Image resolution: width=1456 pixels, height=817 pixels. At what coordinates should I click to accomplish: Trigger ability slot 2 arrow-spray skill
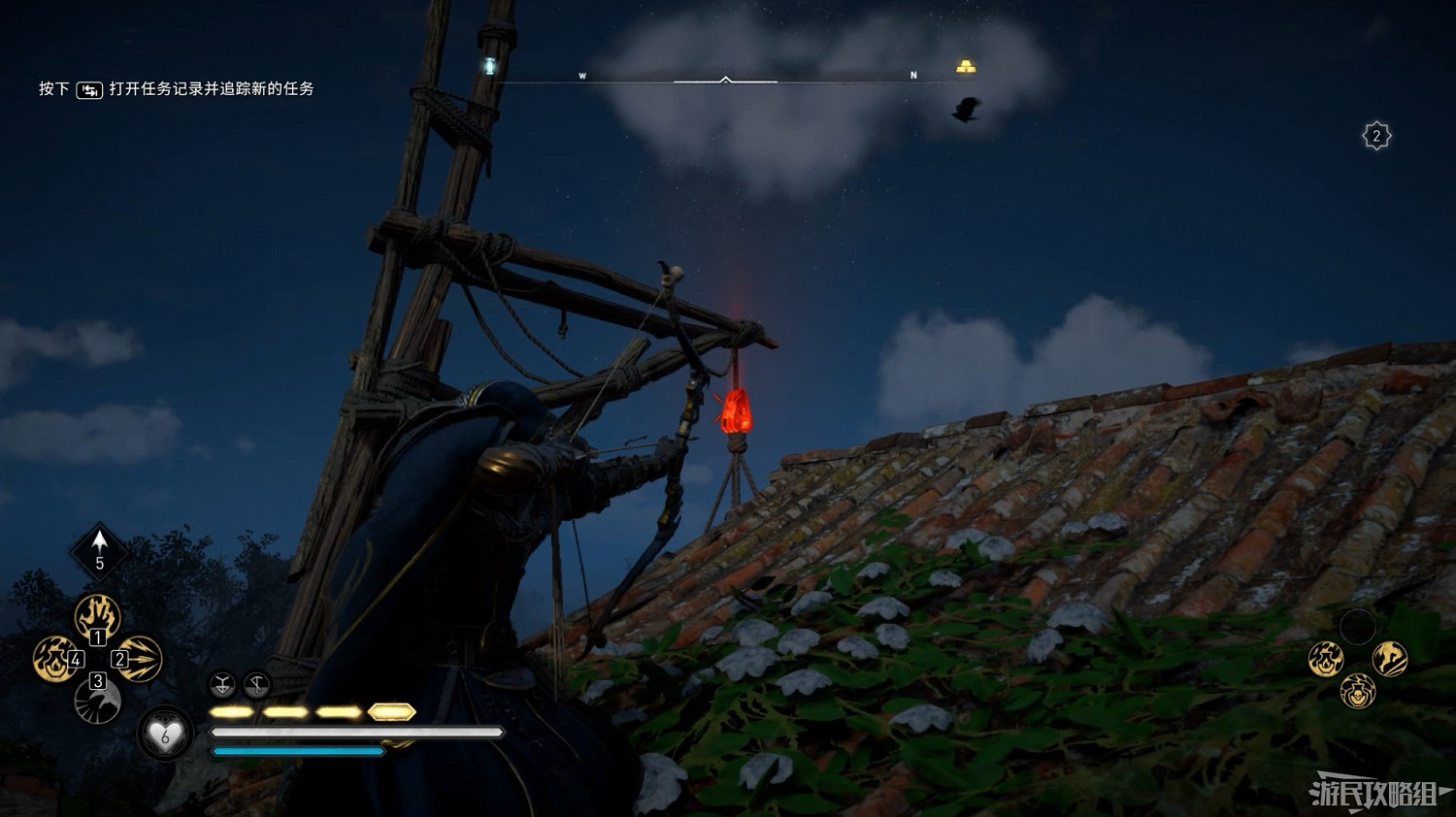point(142,658)
